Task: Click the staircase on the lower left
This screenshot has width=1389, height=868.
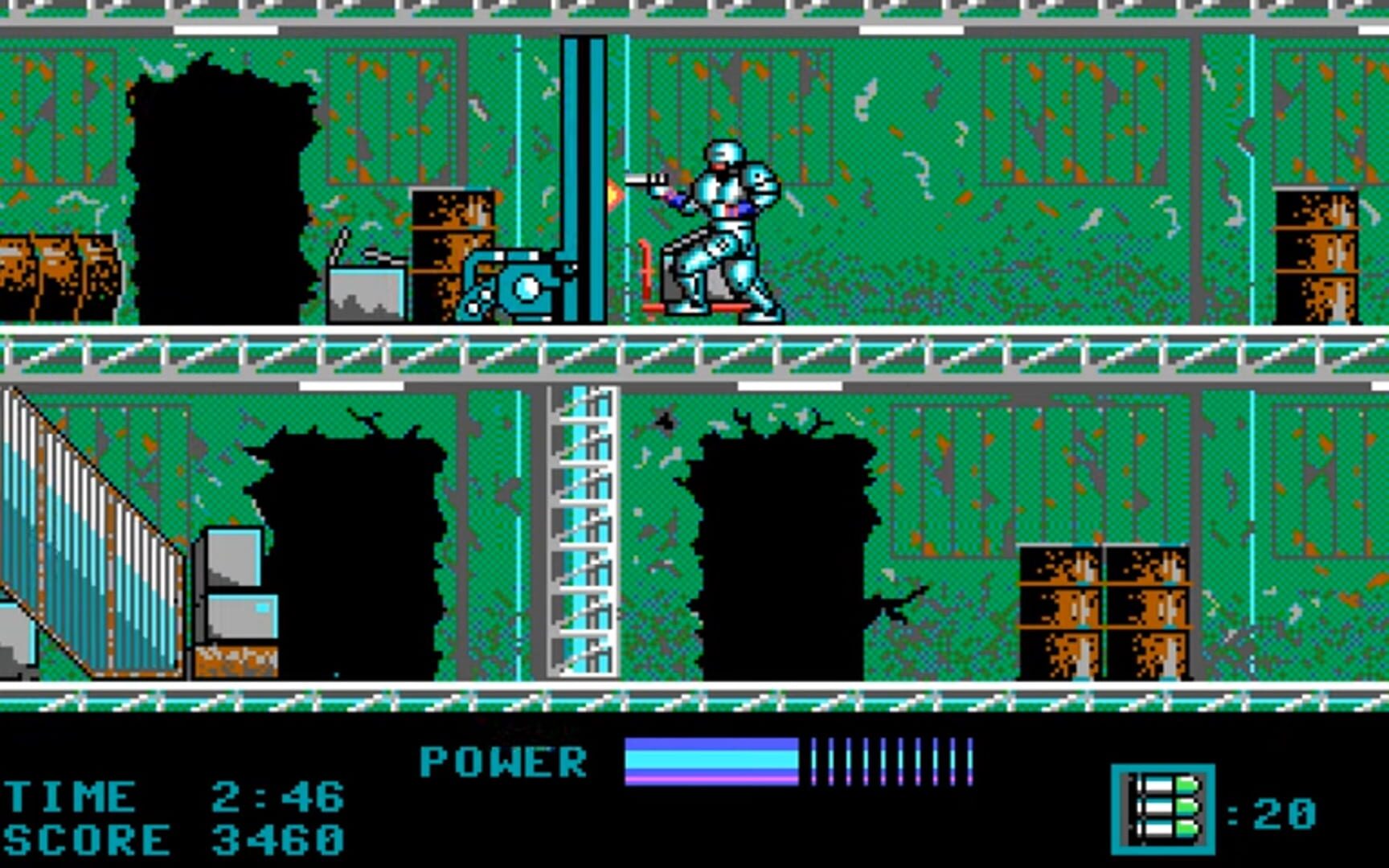Action: pyautogui.click(x=88, y=522)
